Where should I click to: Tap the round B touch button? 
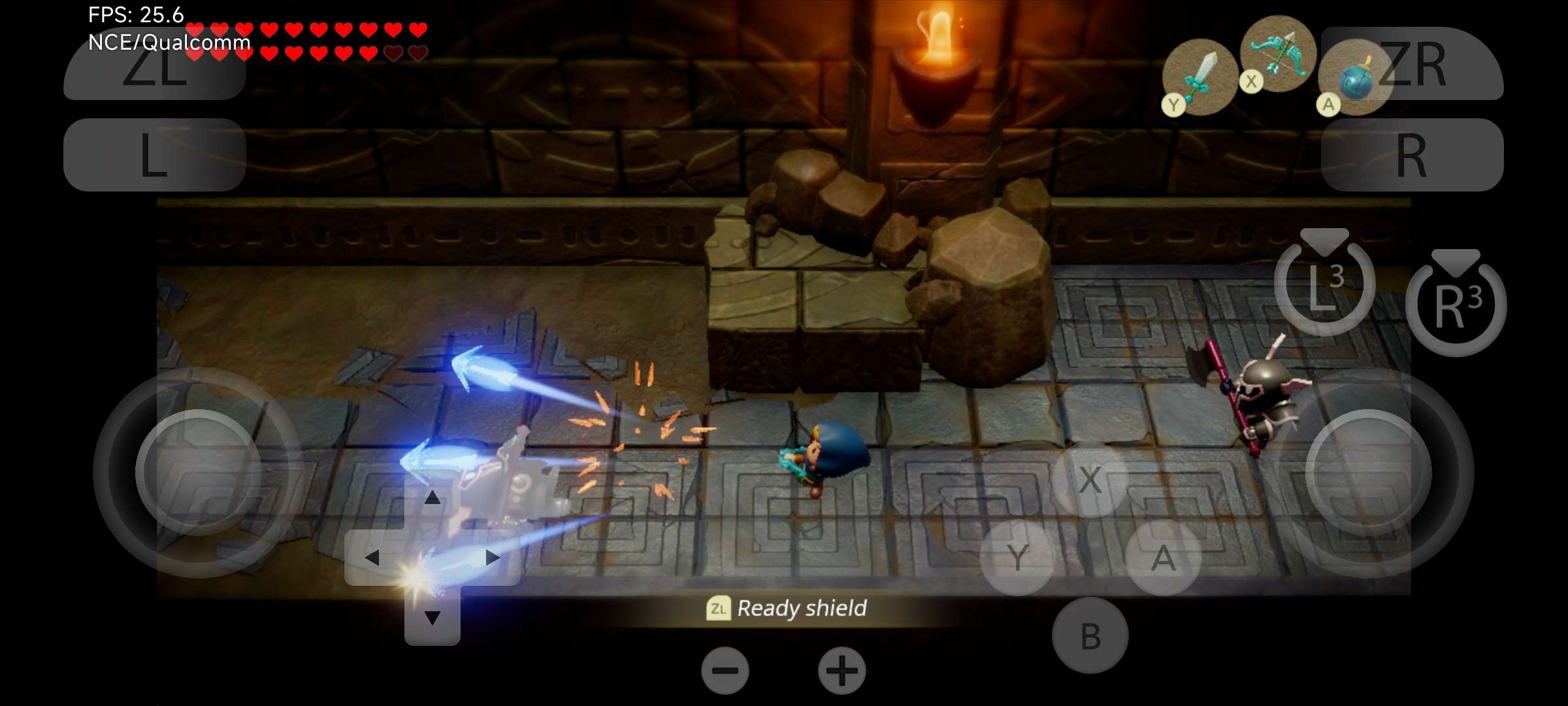point(1090,635)
